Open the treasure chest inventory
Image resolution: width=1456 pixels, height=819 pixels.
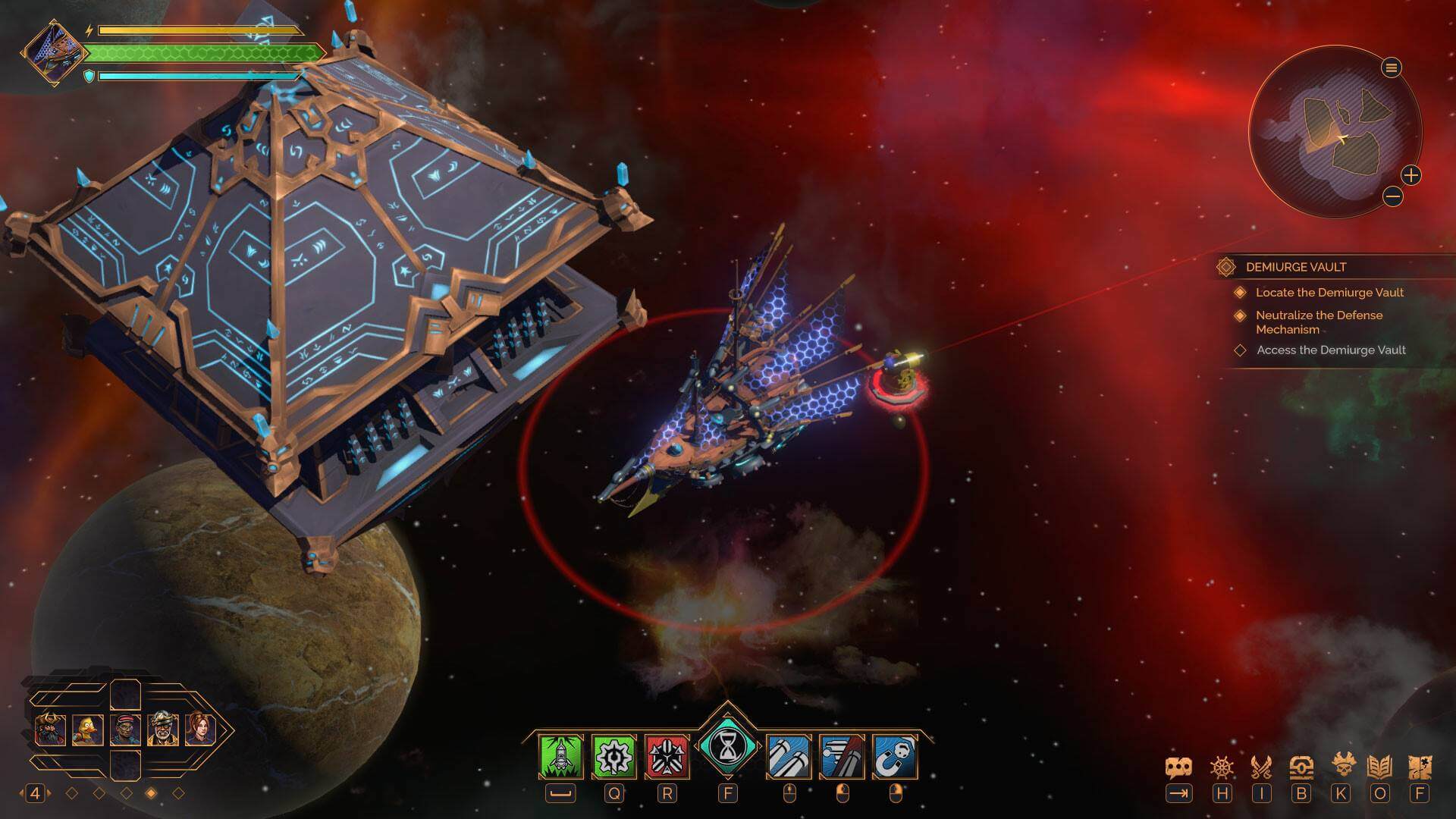coord(1301,767)
